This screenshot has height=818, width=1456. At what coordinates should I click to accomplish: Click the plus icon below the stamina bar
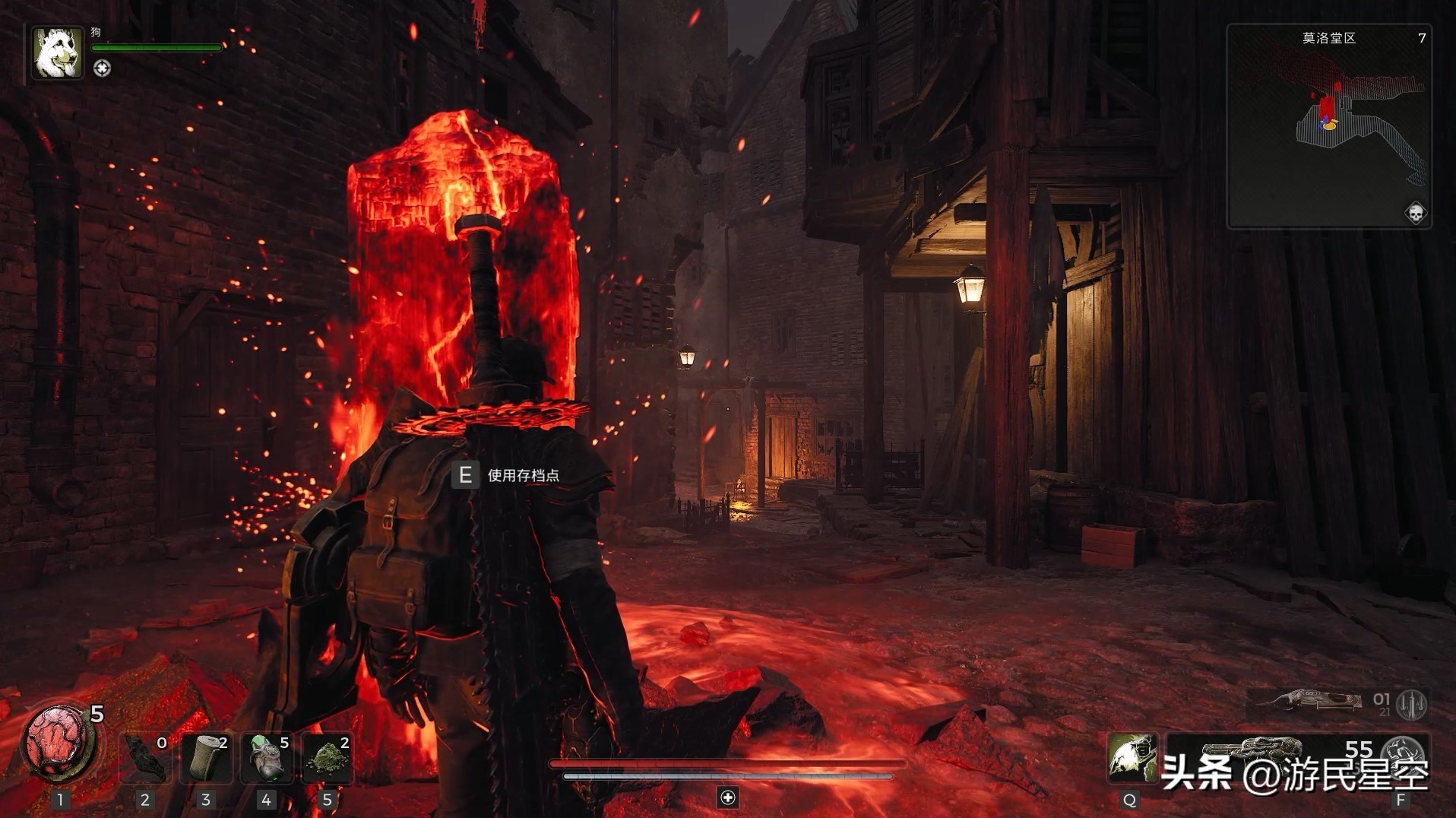(728, 797)
